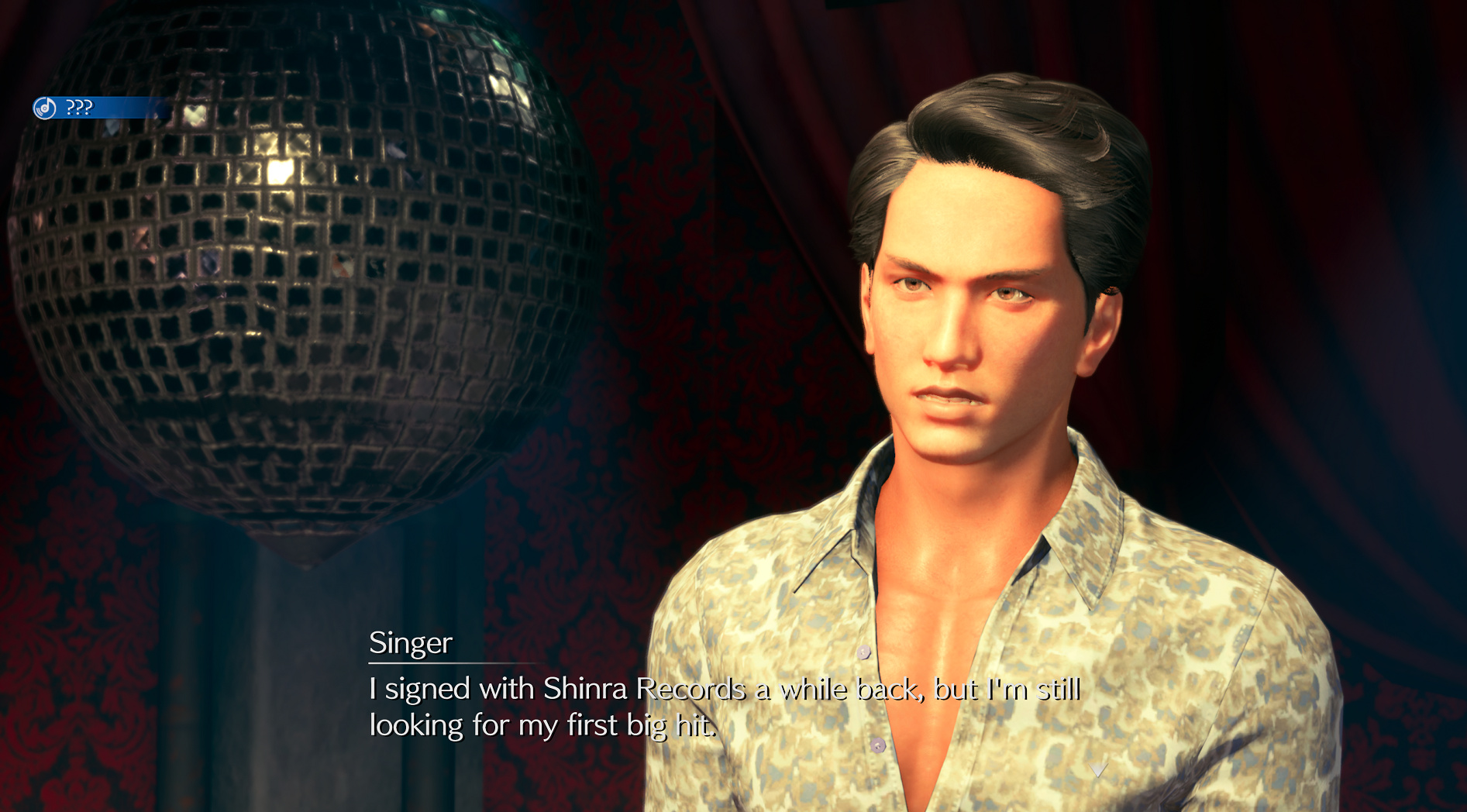Screen dimensions: 1467x812
Task: Advance dialogue with the continue arrow
Action: pyautogui.click(x=1097, y=768)
